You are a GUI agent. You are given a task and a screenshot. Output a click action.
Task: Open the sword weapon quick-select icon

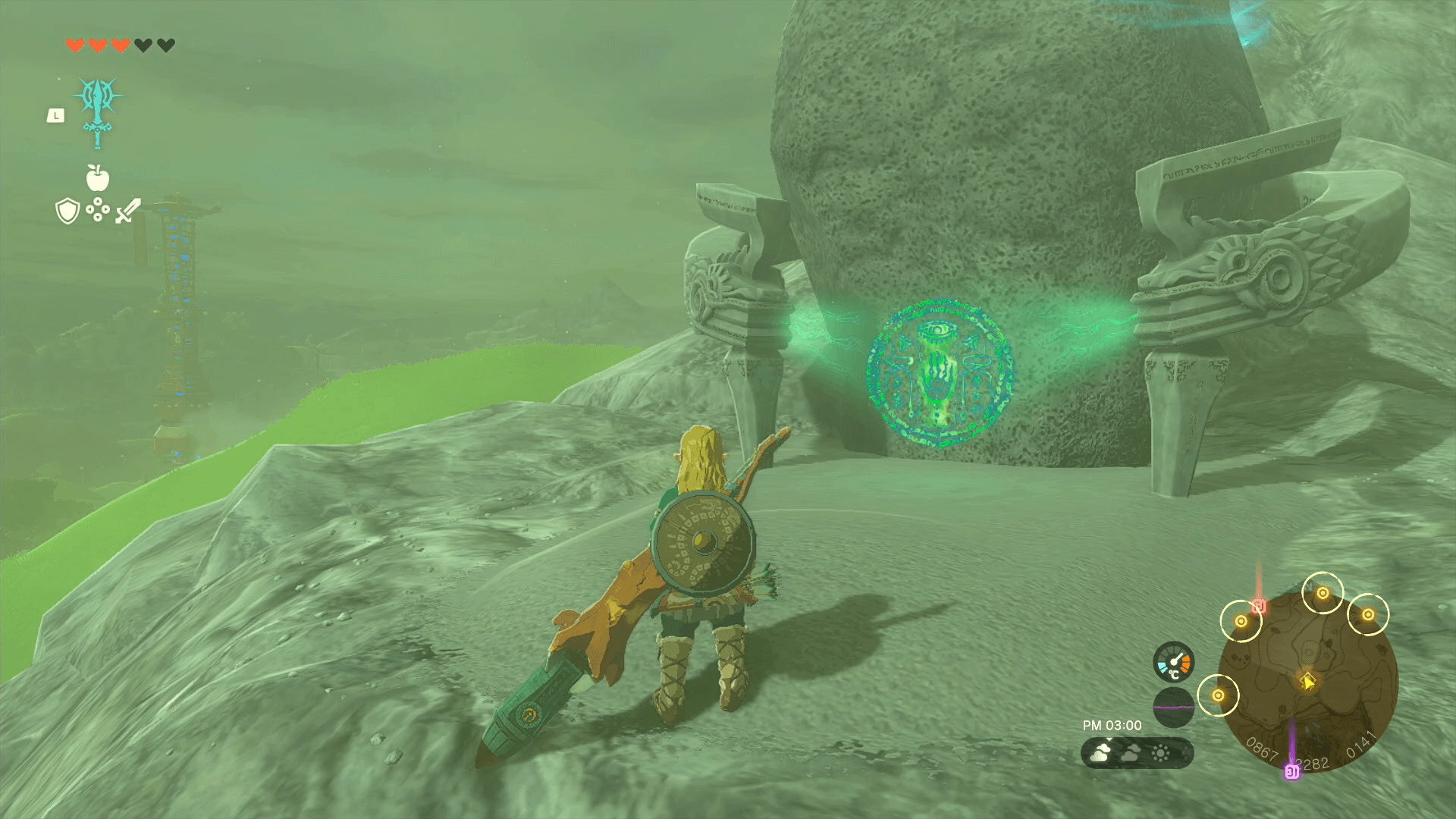128,211
